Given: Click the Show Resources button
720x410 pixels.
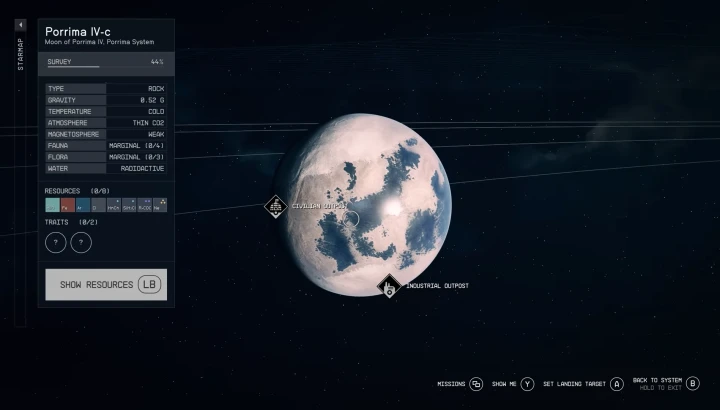Looking at the screenshot, I should 106,284.
